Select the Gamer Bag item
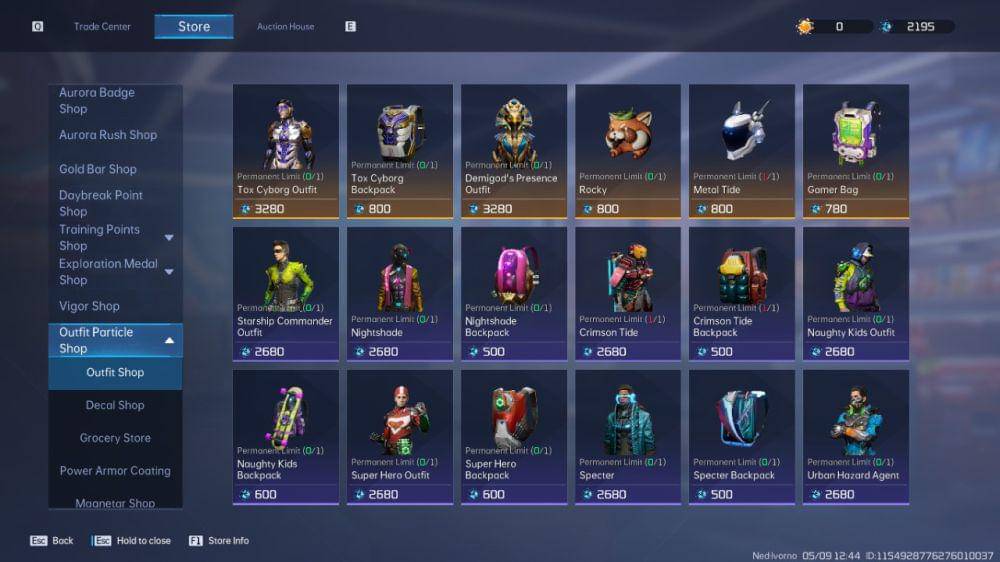The width and height of the screenshot is (1000, 562). coord(856,150)
